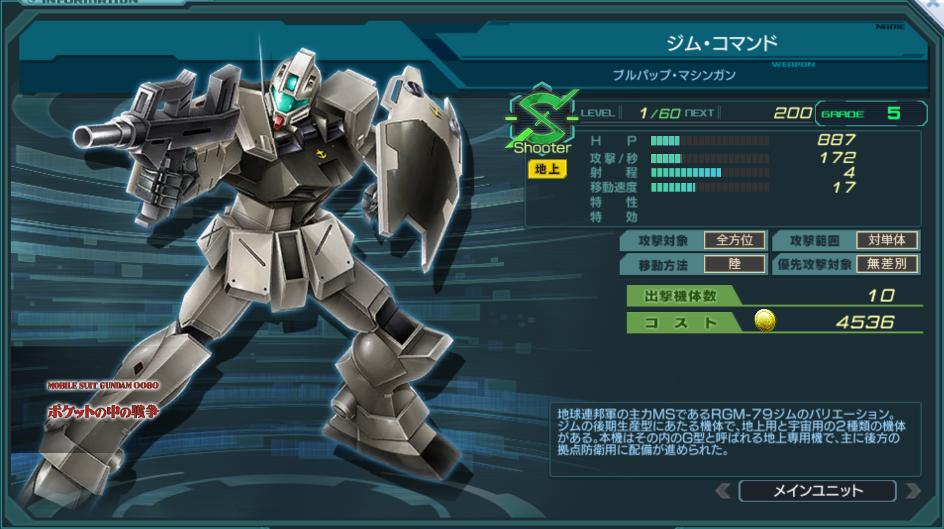Click the メインユニット selector button
This screenshot has height=529, width=944.
click(x=817, y=491)
